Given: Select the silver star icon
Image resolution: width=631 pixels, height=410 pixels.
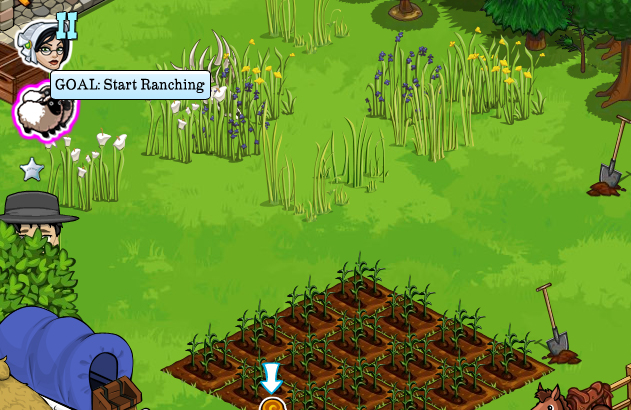Looking at the screenshot, I should click(x=32, y=169).
